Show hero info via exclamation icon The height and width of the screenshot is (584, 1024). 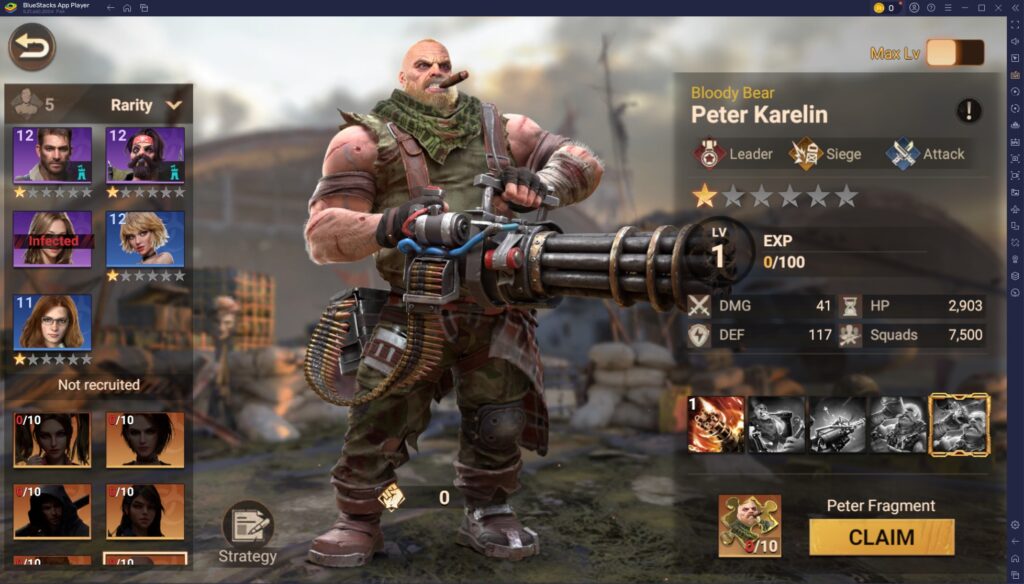[x=968, y=111]
